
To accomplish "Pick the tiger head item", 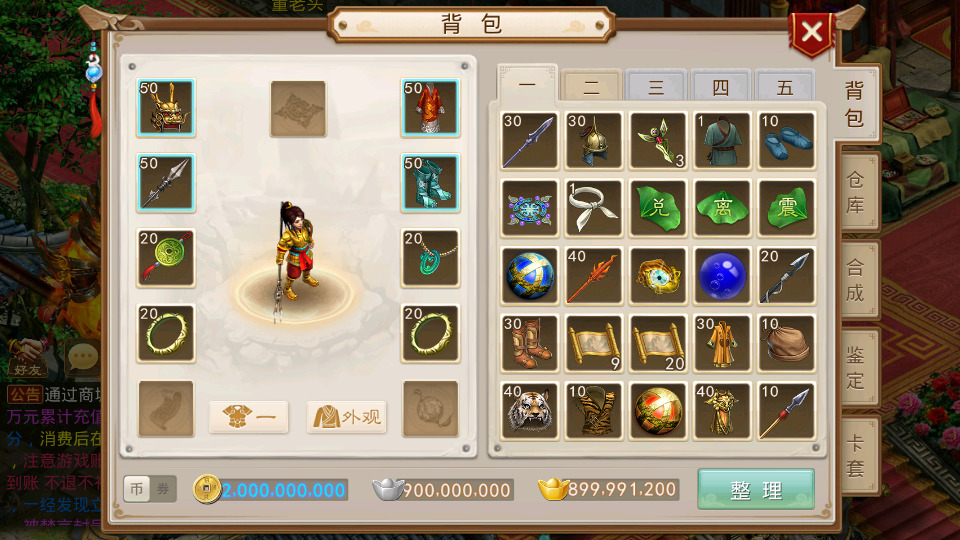I will pyautogui.click(x=529, y=410).
